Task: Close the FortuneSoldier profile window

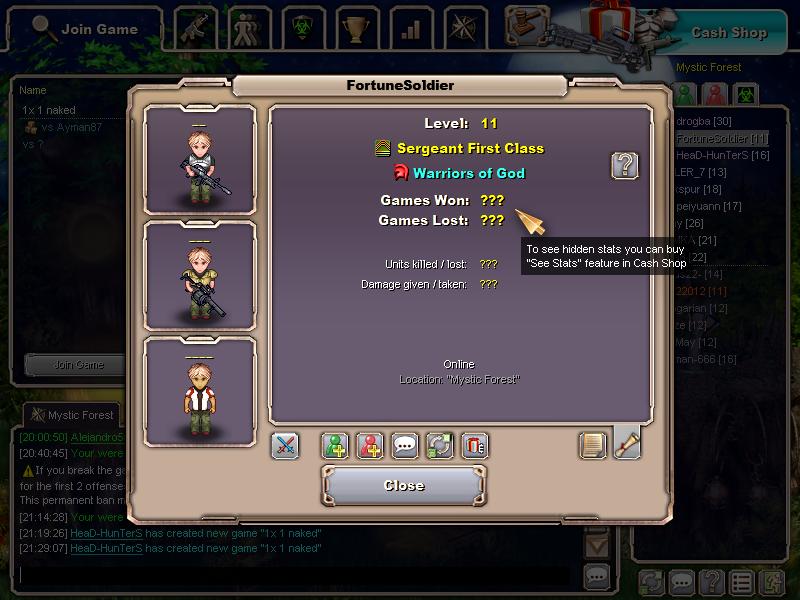Action: click(x=404, y=486)
